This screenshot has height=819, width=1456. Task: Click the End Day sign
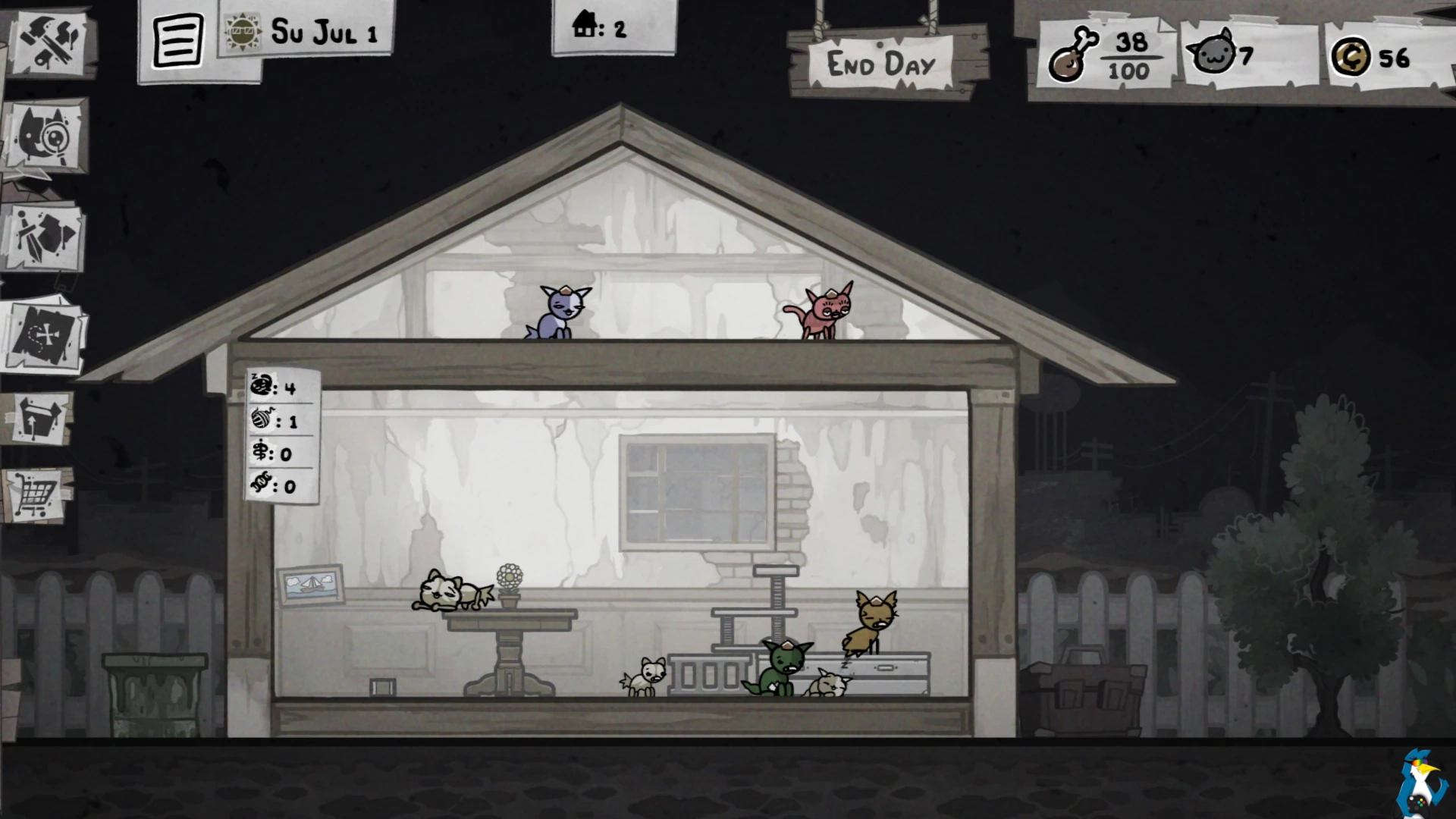pyautogui.click(x=882, y=64)
